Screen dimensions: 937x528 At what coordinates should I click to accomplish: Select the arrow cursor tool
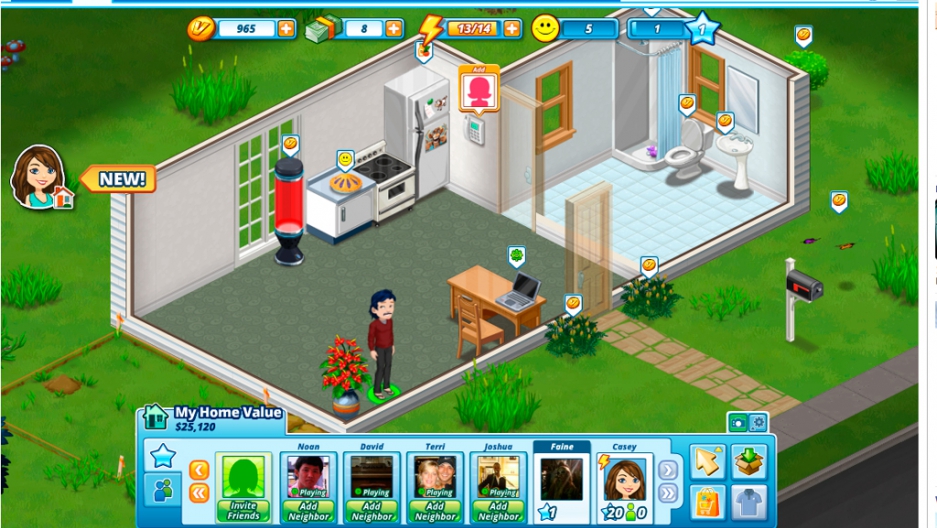707,461
